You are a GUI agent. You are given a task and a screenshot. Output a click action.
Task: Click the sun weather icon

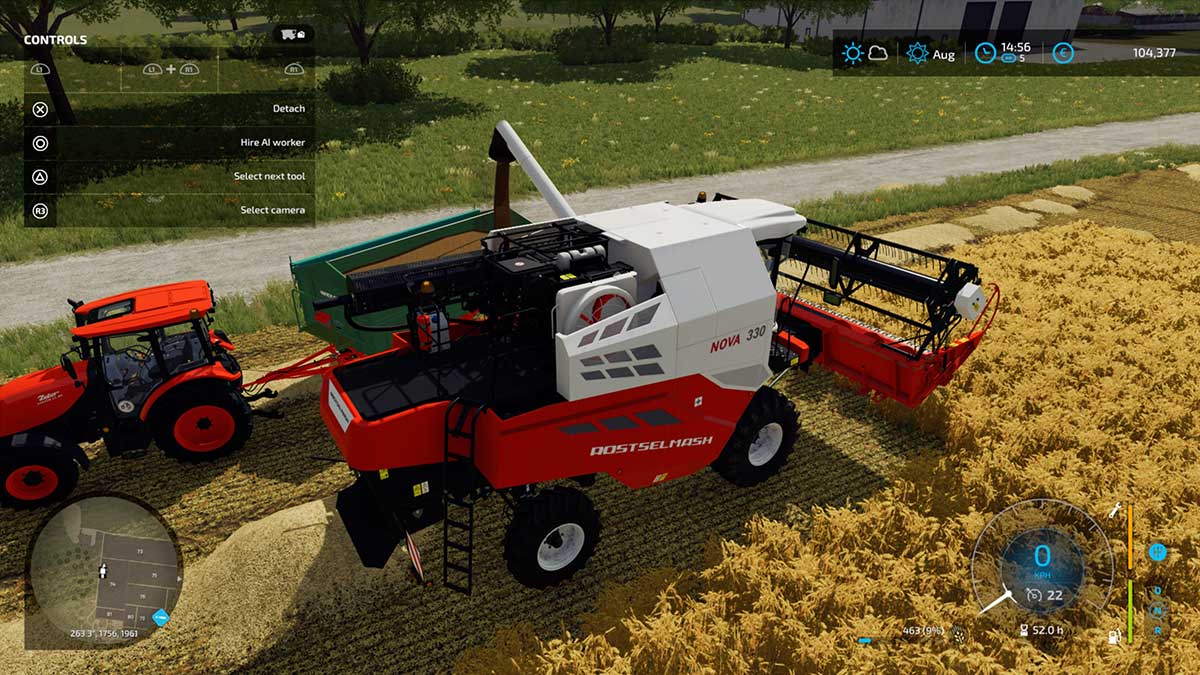[852, 54]
